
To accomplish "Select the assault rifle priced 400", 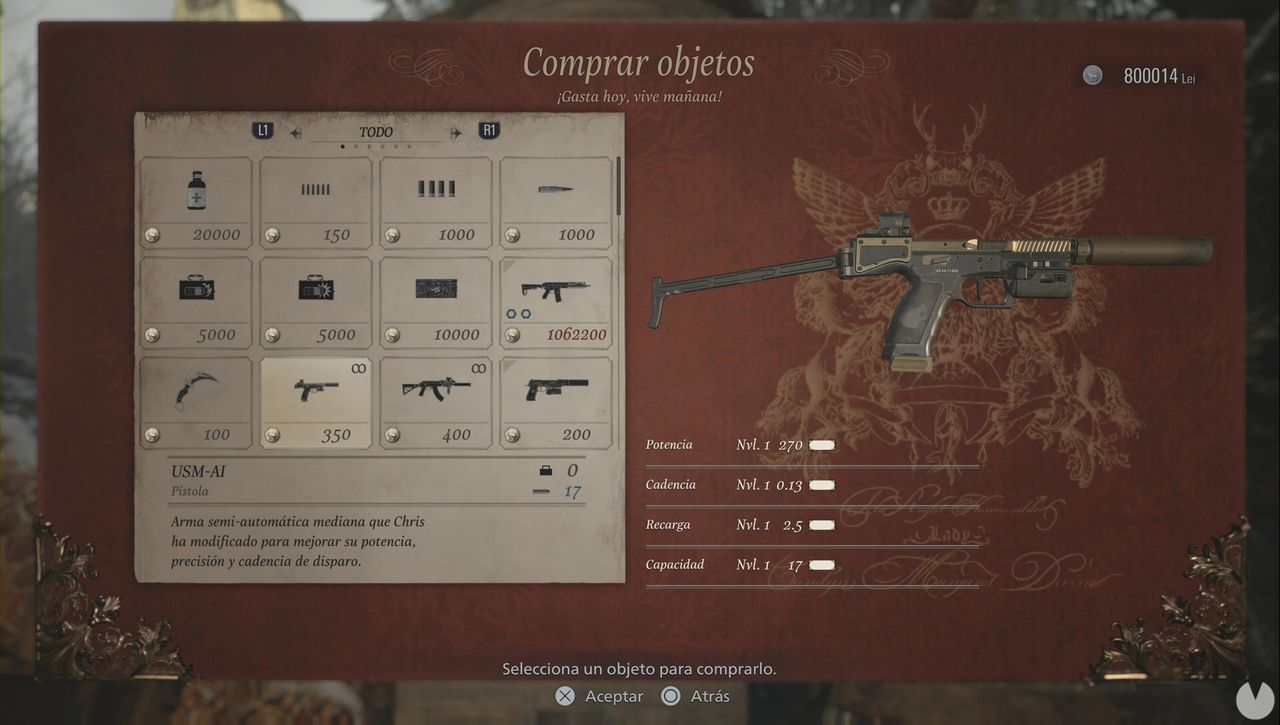I will click(435, 400).
